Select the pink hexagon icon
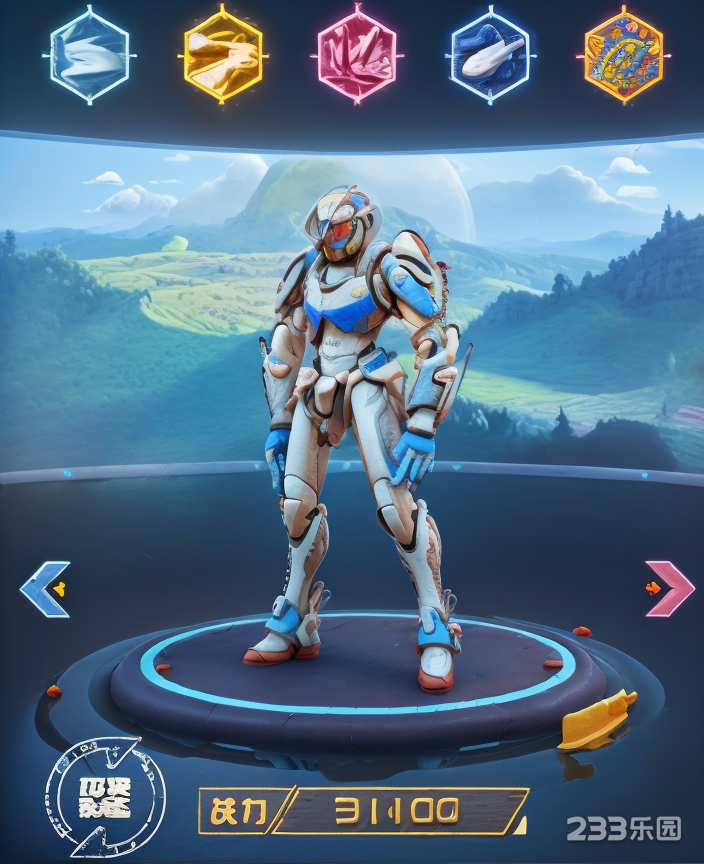704x864 pixels. click(x=356, y=54)
